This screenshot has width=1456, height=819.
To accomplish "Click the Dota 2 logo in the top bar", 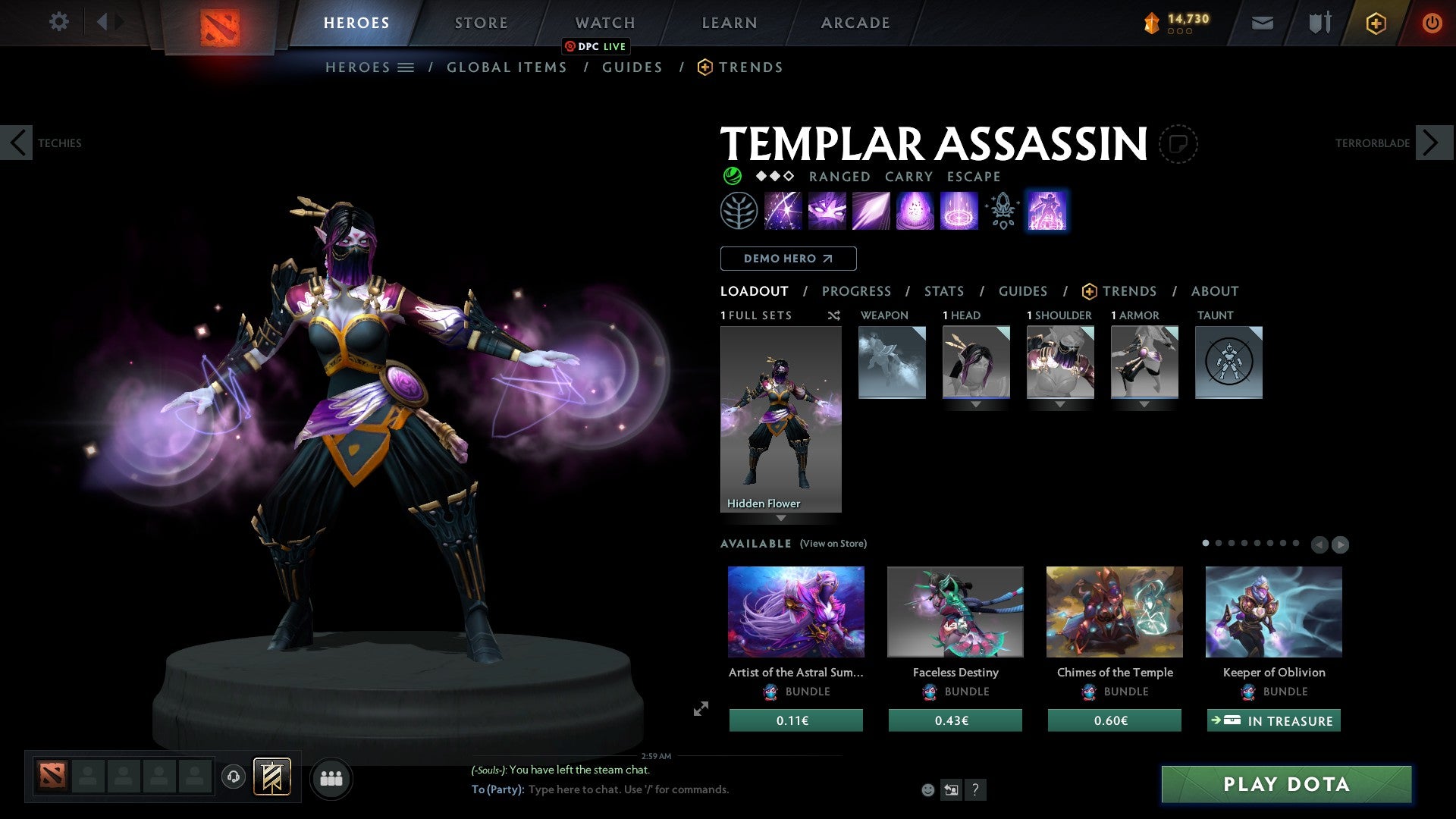I will pyautogui.click(x=220, y=23).
